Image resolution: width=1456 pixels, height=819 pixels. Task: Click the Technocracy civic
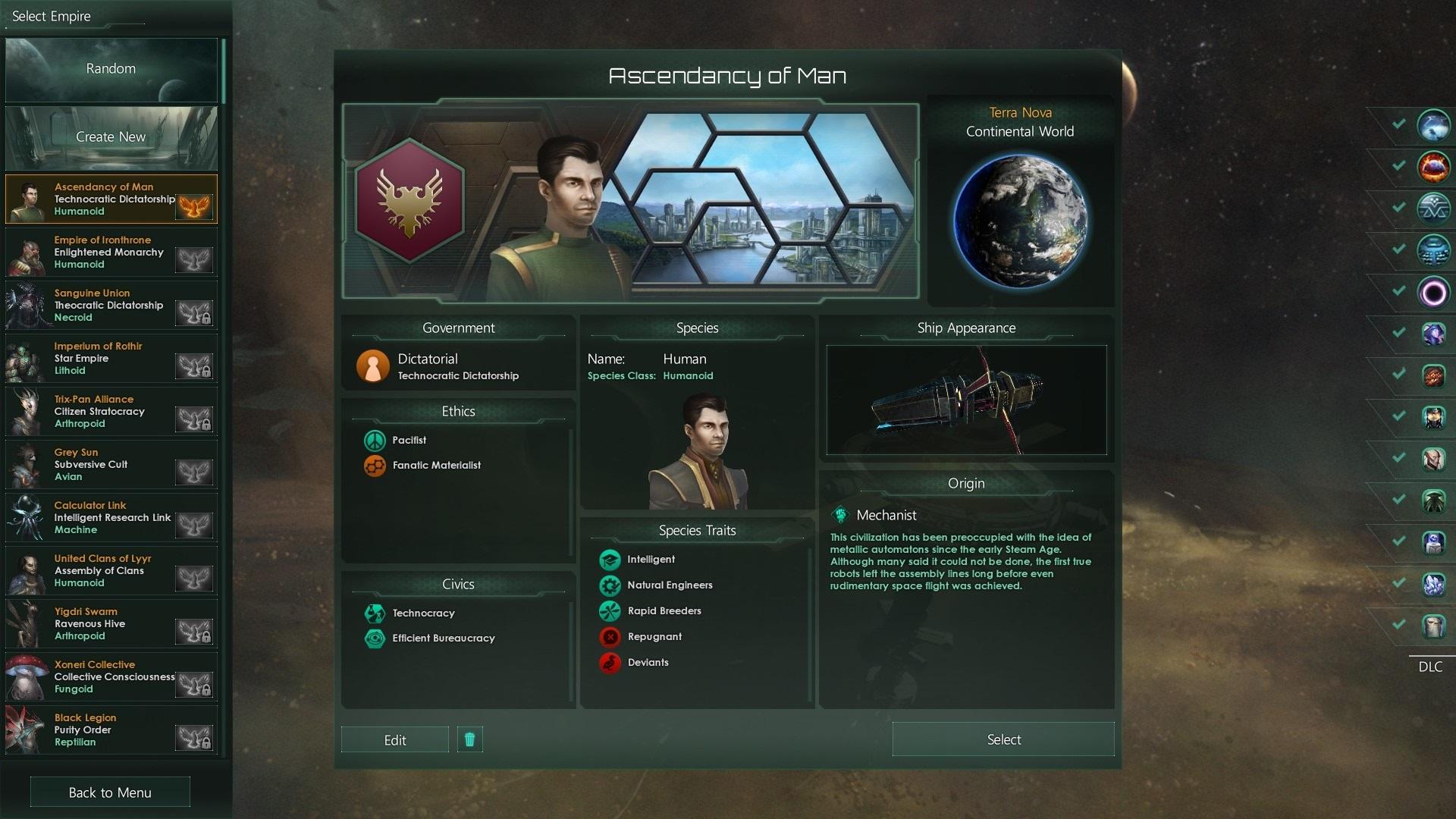[x=423, y=613]
